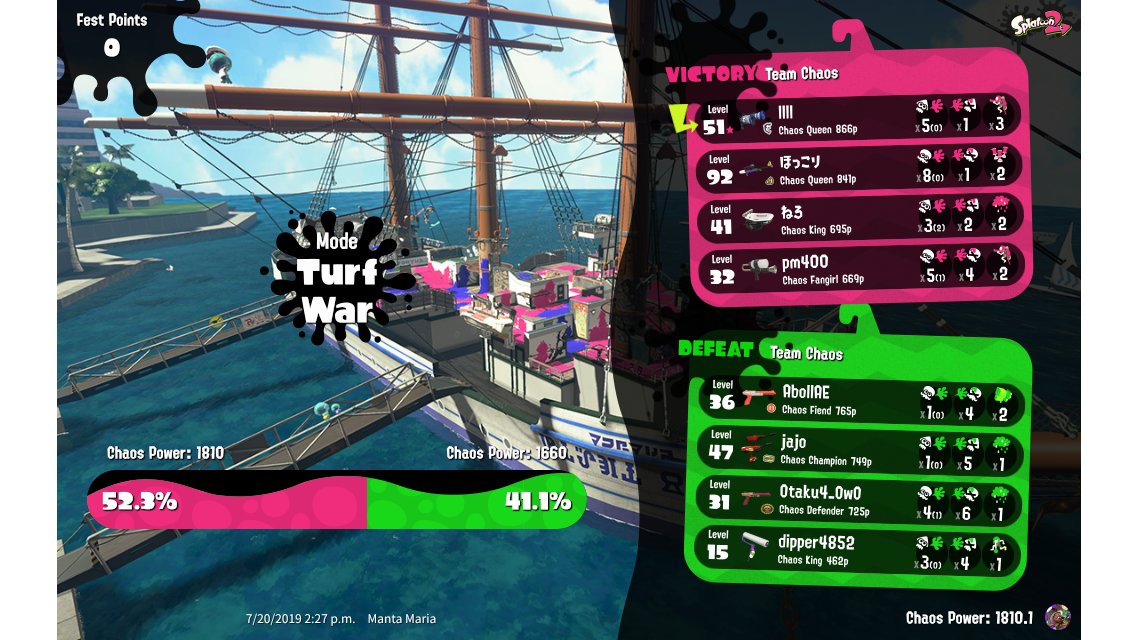Select the level 92 Chaos Queen 841p row

(x=858, y=168)
